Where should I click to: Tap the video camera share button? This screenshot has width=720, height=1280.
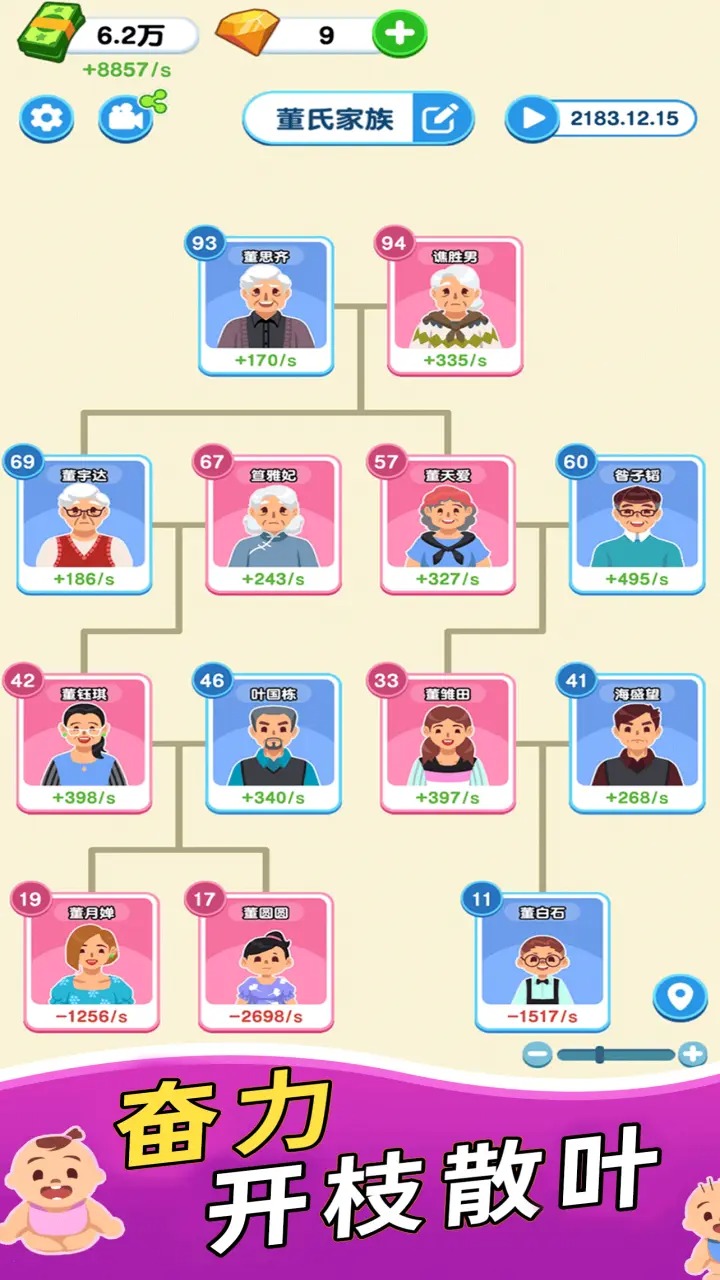coord(126,119)
